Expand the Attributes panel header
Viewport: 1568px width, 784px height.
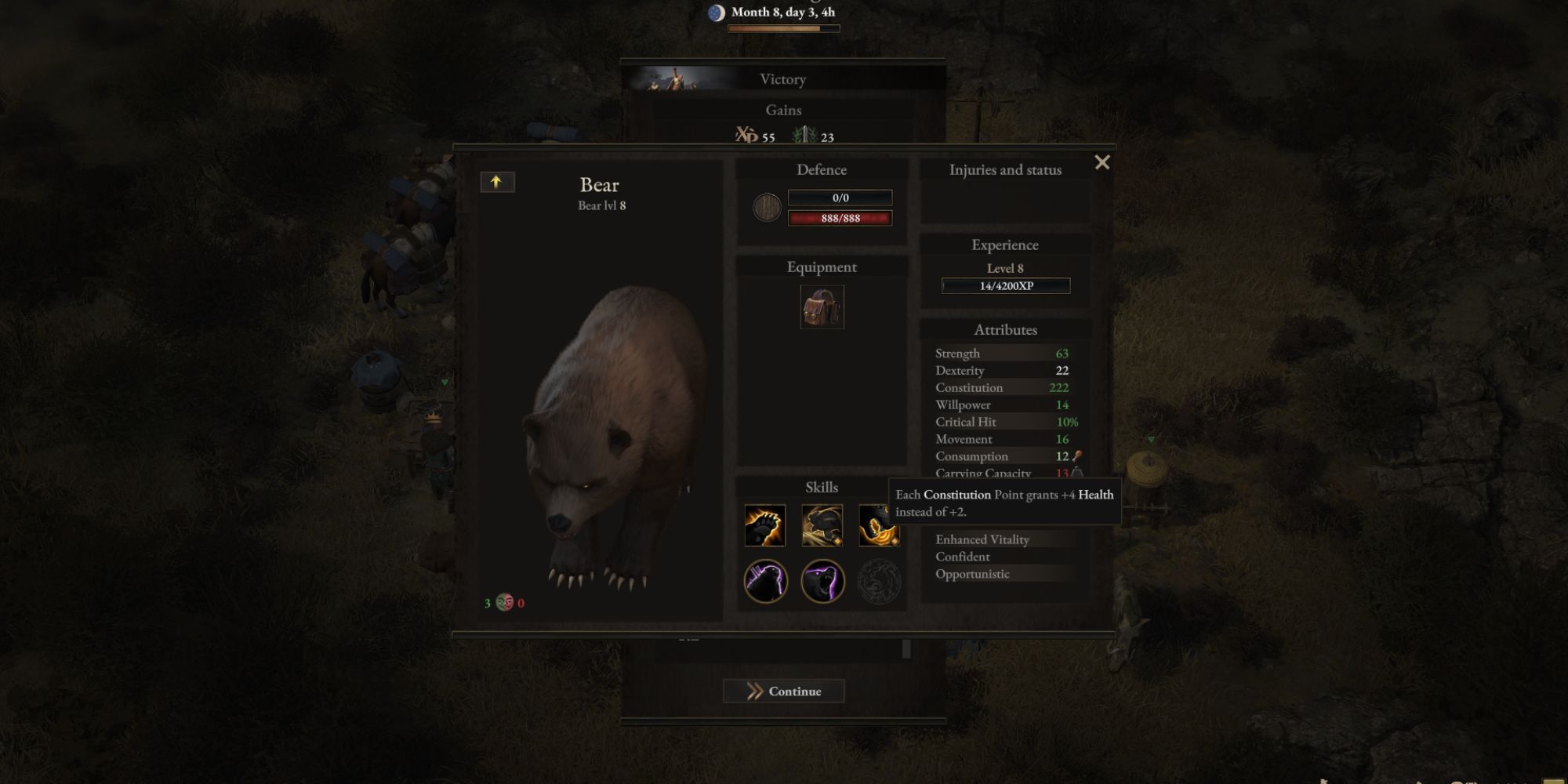pos(1006,330)
